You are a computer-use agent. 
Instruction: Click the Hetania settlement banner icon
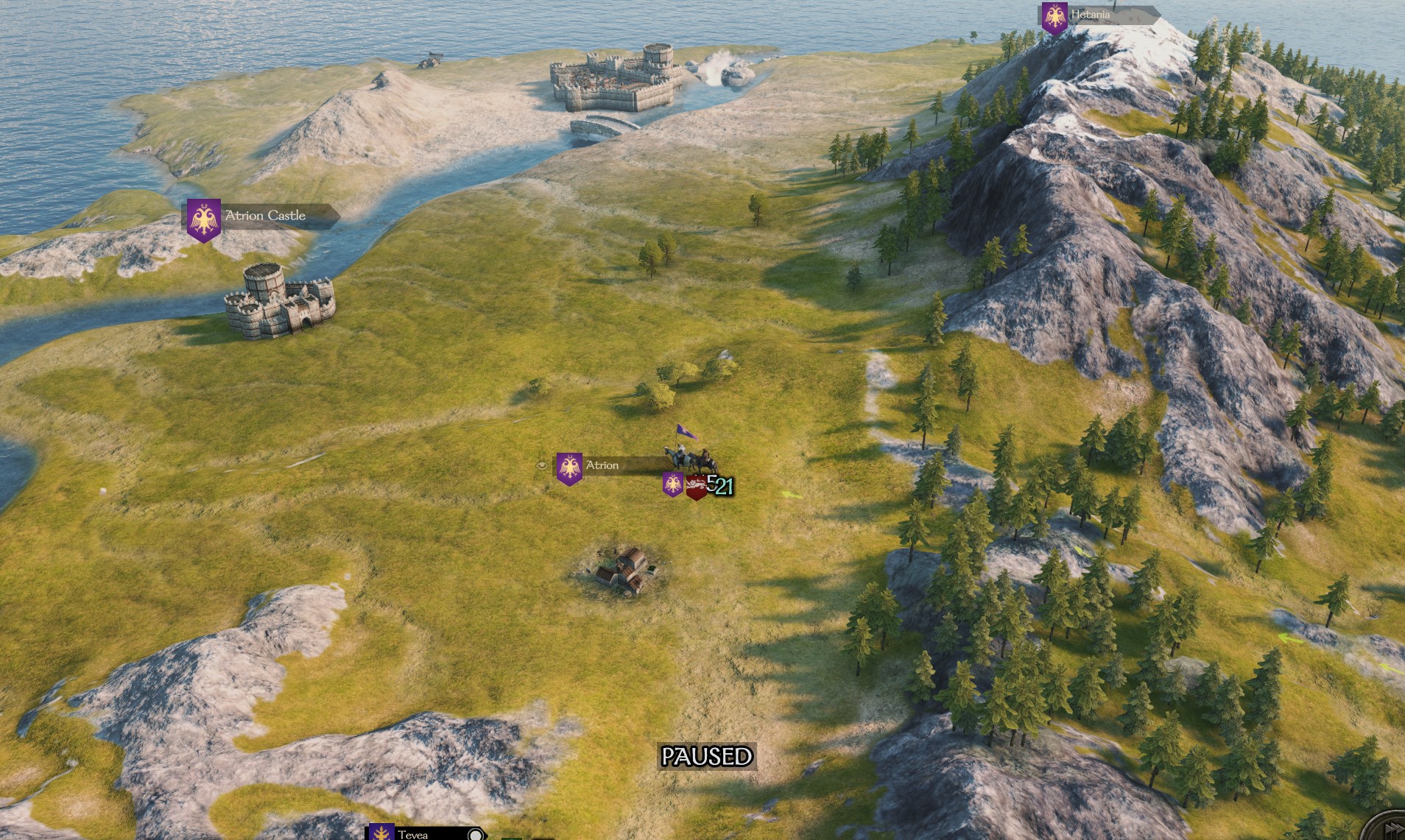[x=1056, y=15]
